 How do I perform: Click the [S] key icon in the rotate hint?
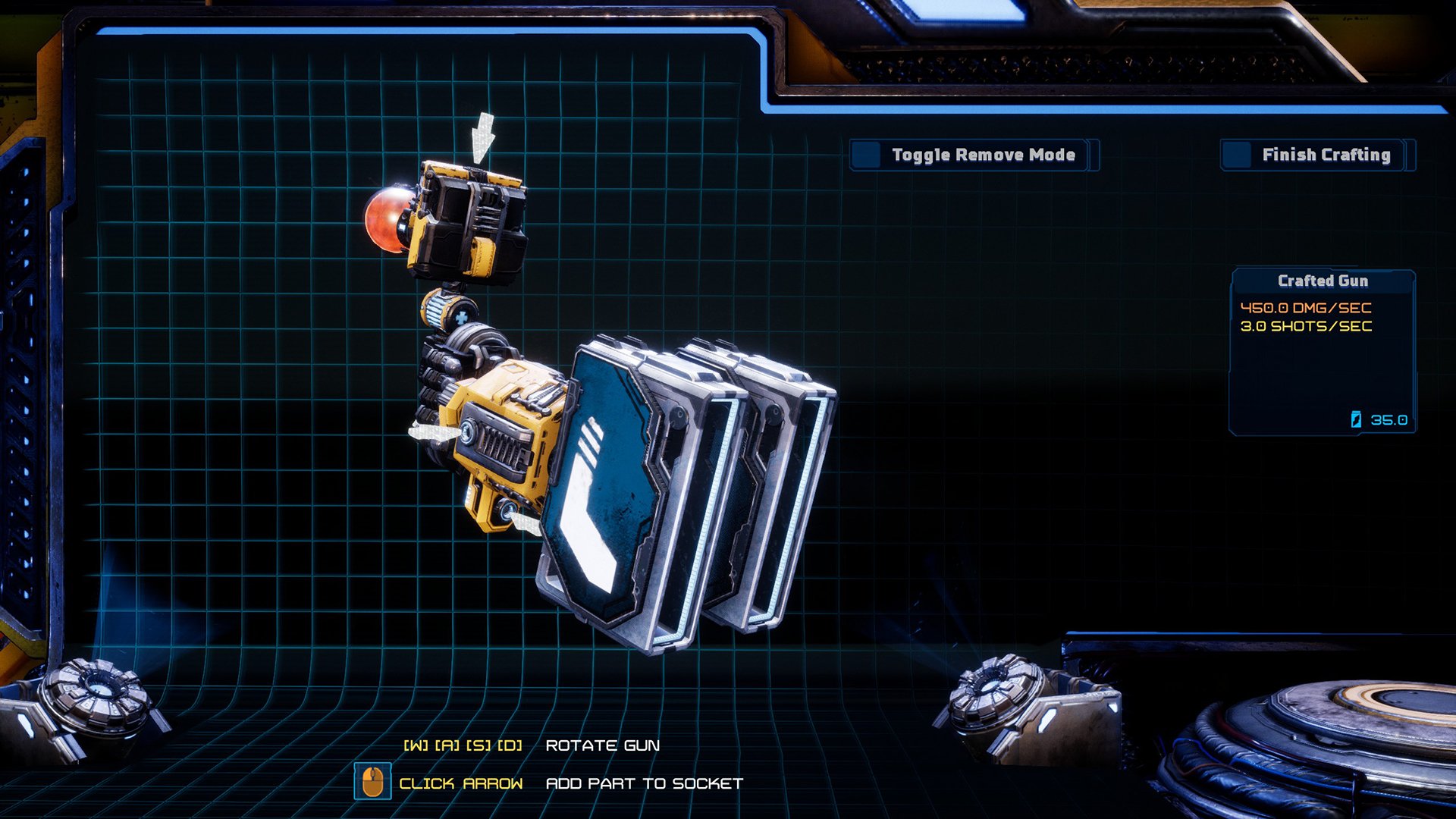click(478, 745)
